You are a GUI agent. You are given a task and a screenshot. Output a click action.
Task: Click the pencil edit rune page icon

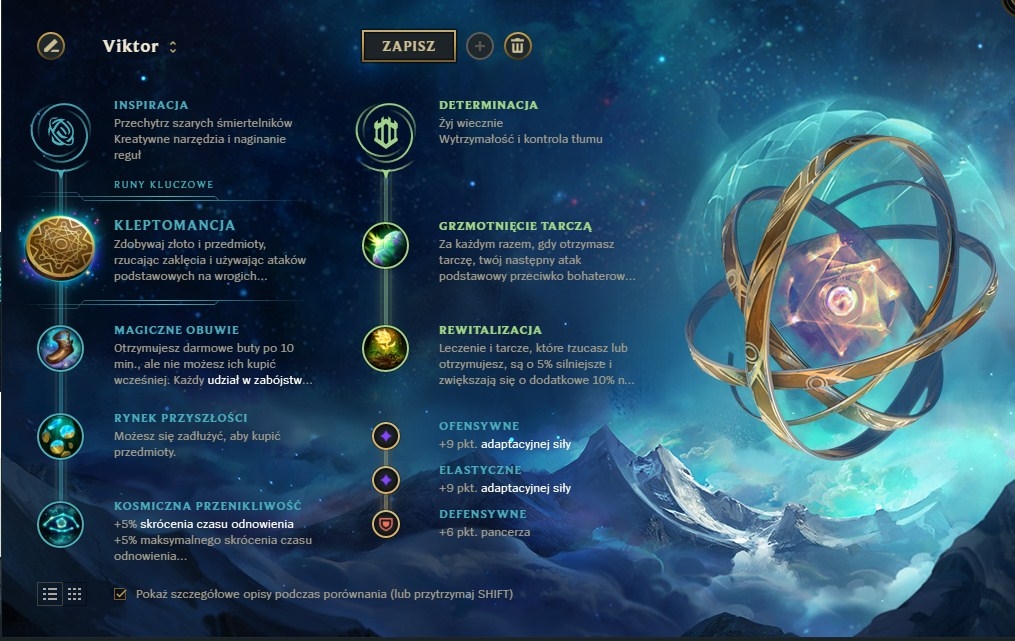coord(51,46)
